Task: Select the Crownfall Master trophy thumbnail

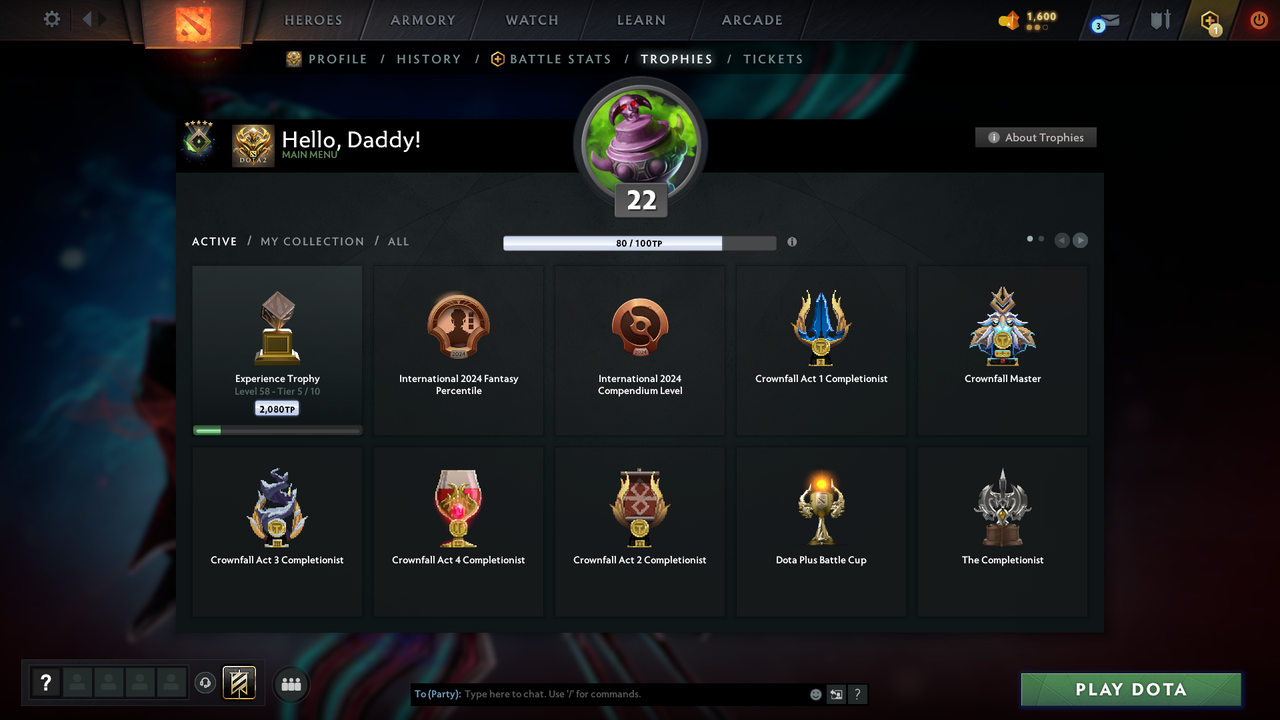Action: click(x=1002, y=325)
